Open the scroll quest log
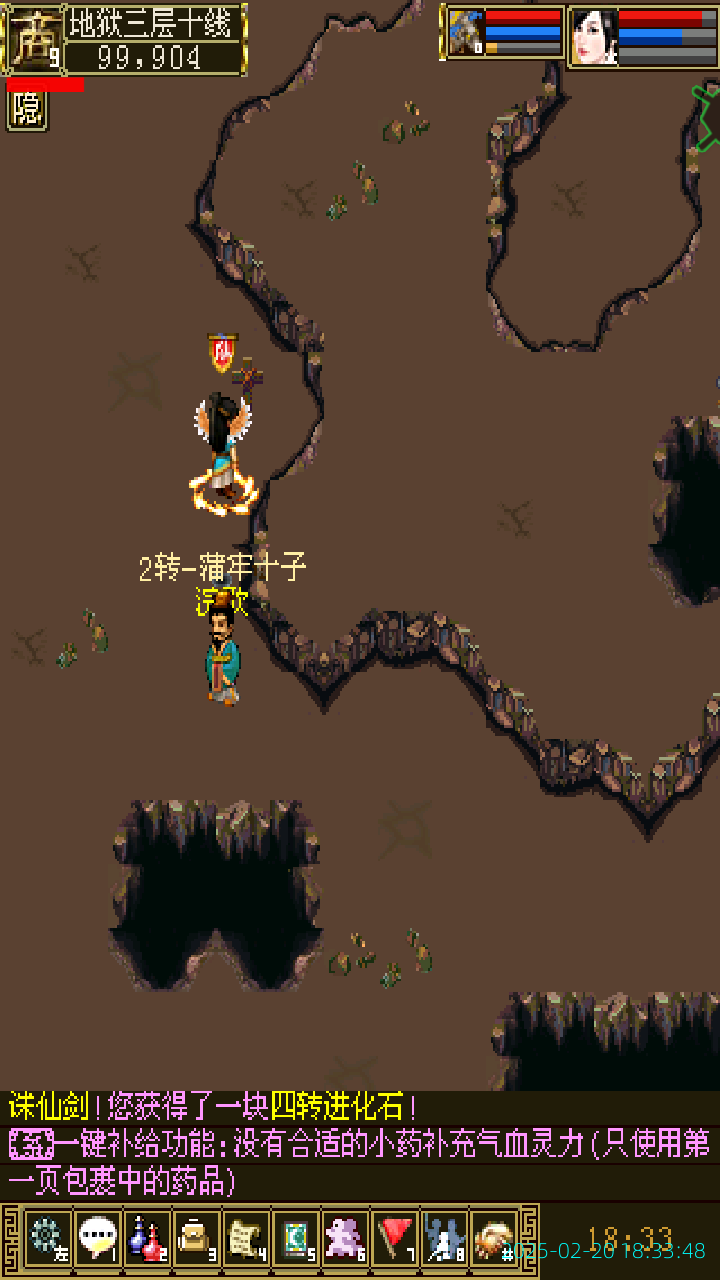The height and width of the screenshot is (1280, 720). coord(245,1238)
